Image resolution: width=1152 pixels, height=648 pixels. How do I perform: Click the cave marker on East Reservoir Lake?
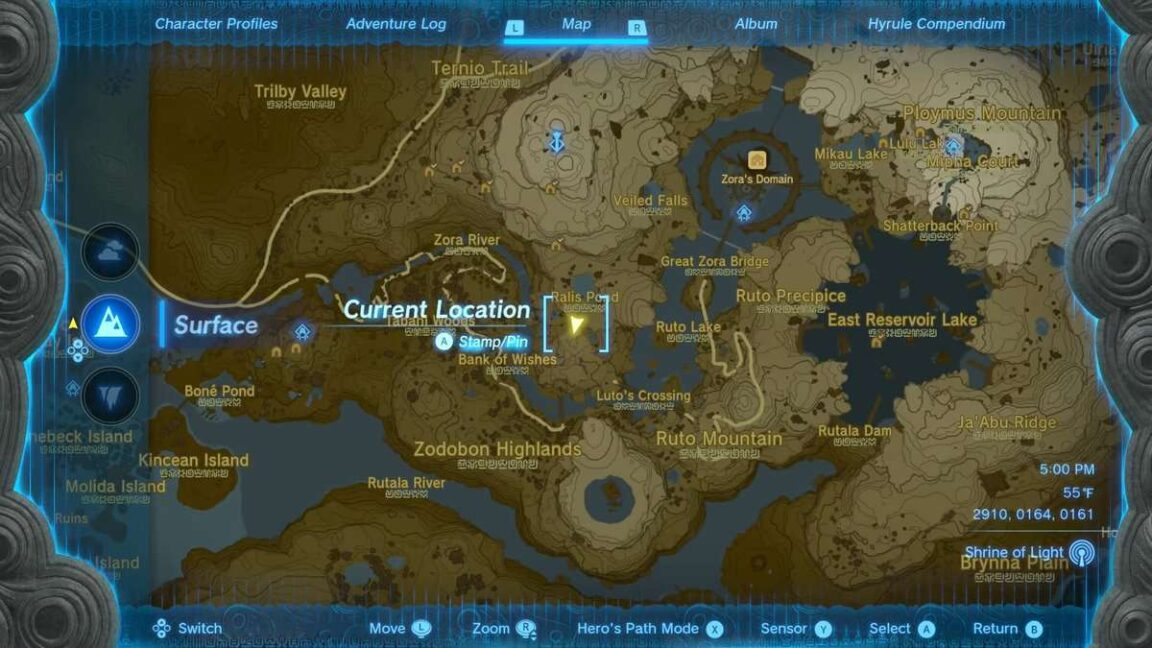pyautogui.click(x=876, y=342)
